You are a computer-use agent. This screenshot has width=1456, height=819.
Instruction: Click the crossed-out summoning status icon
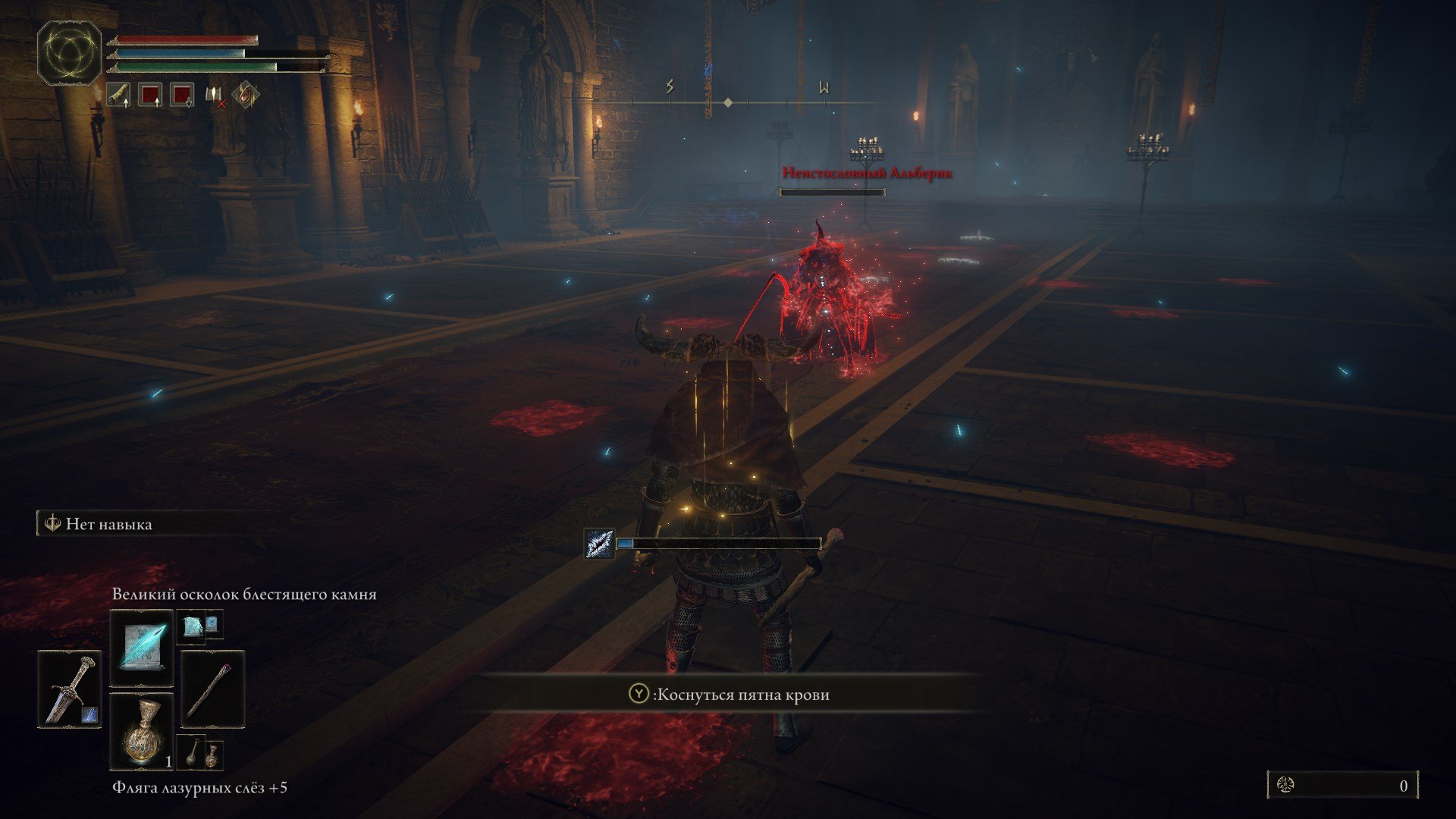tap(215, 95)
